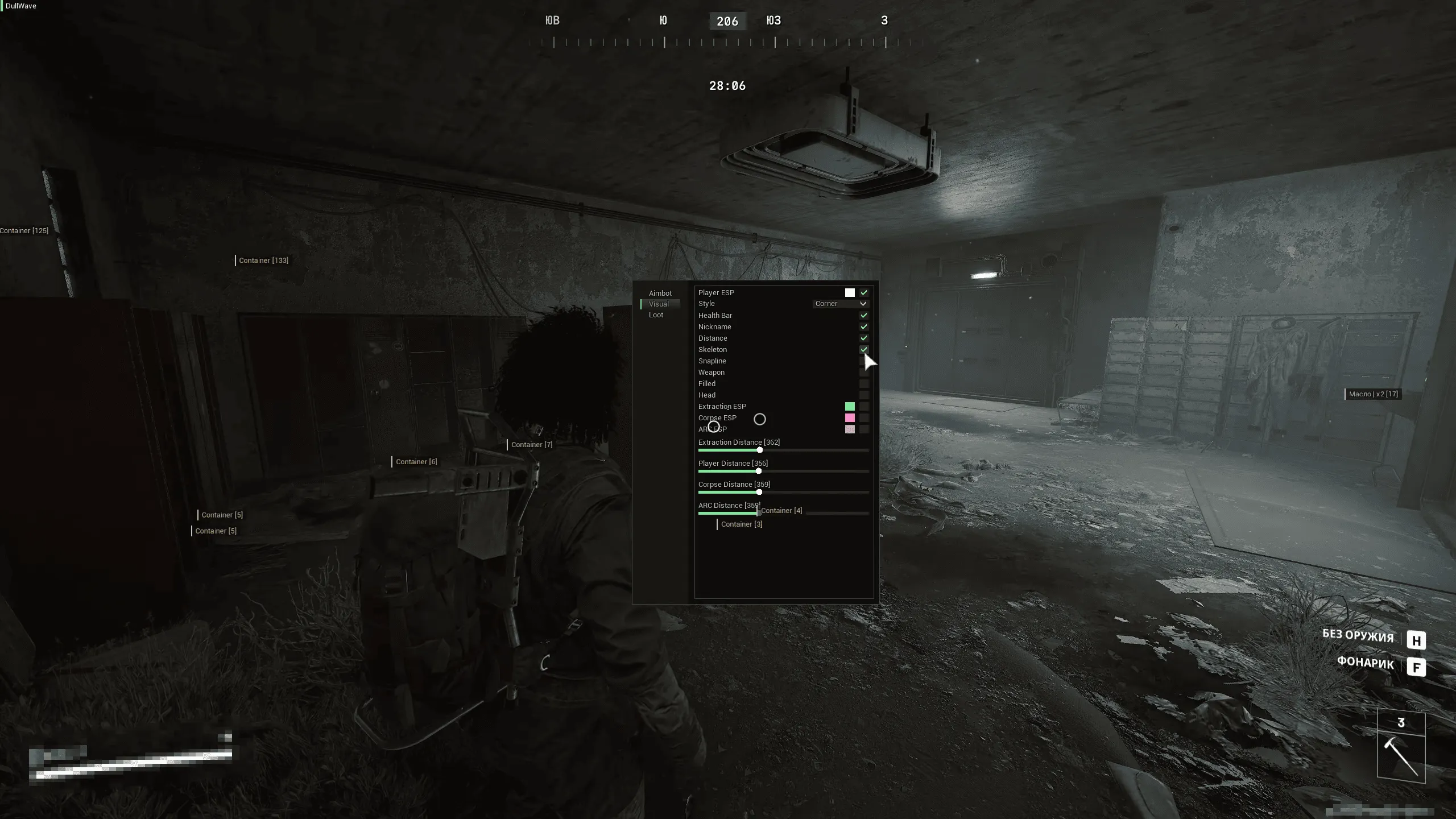Screen dimensions: 1456x819
Task: Open the Loot tab
Action: (657, 315)
